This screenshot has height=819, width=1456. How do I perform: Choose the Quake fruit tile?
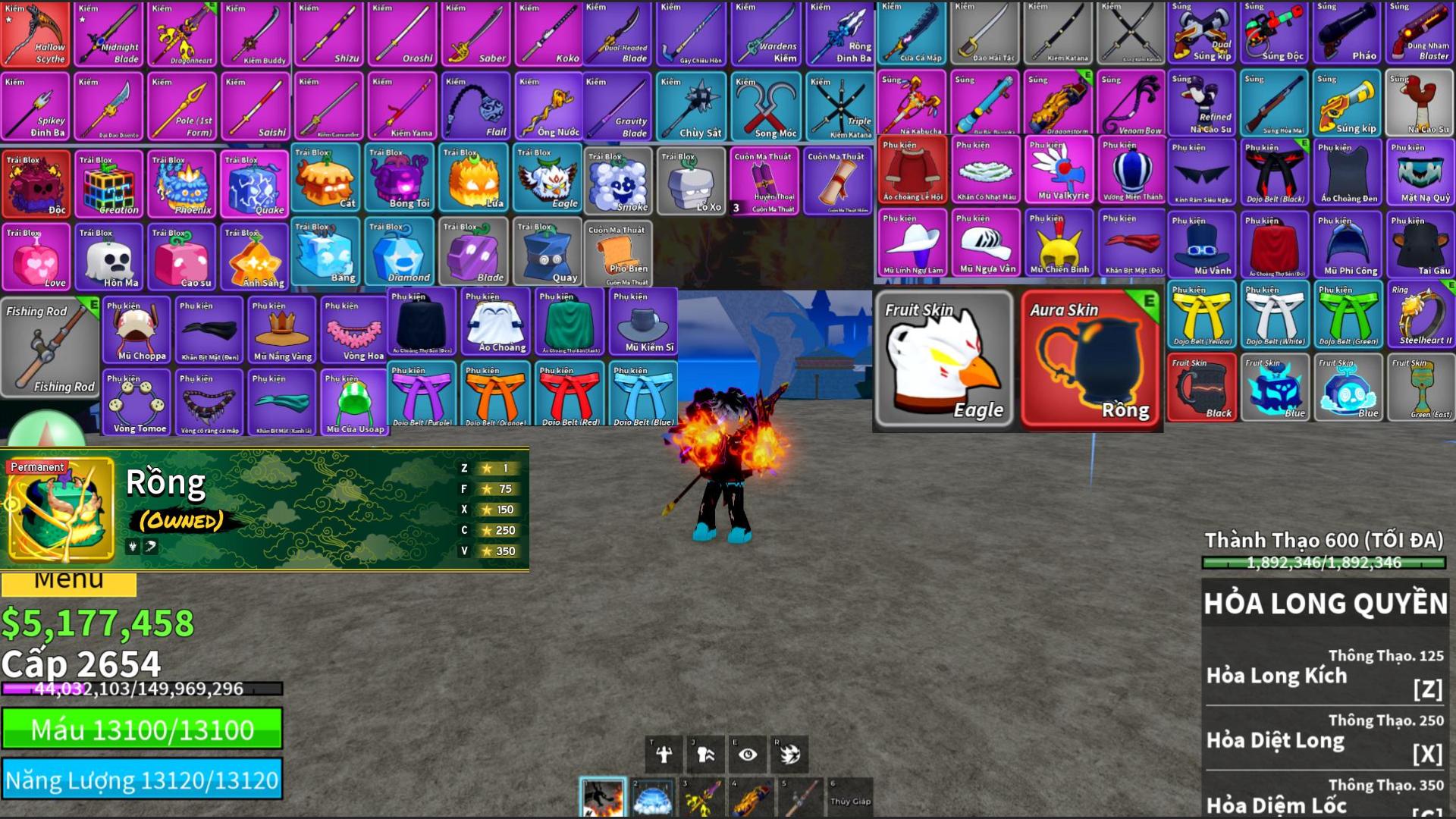(x=255, y=184)
